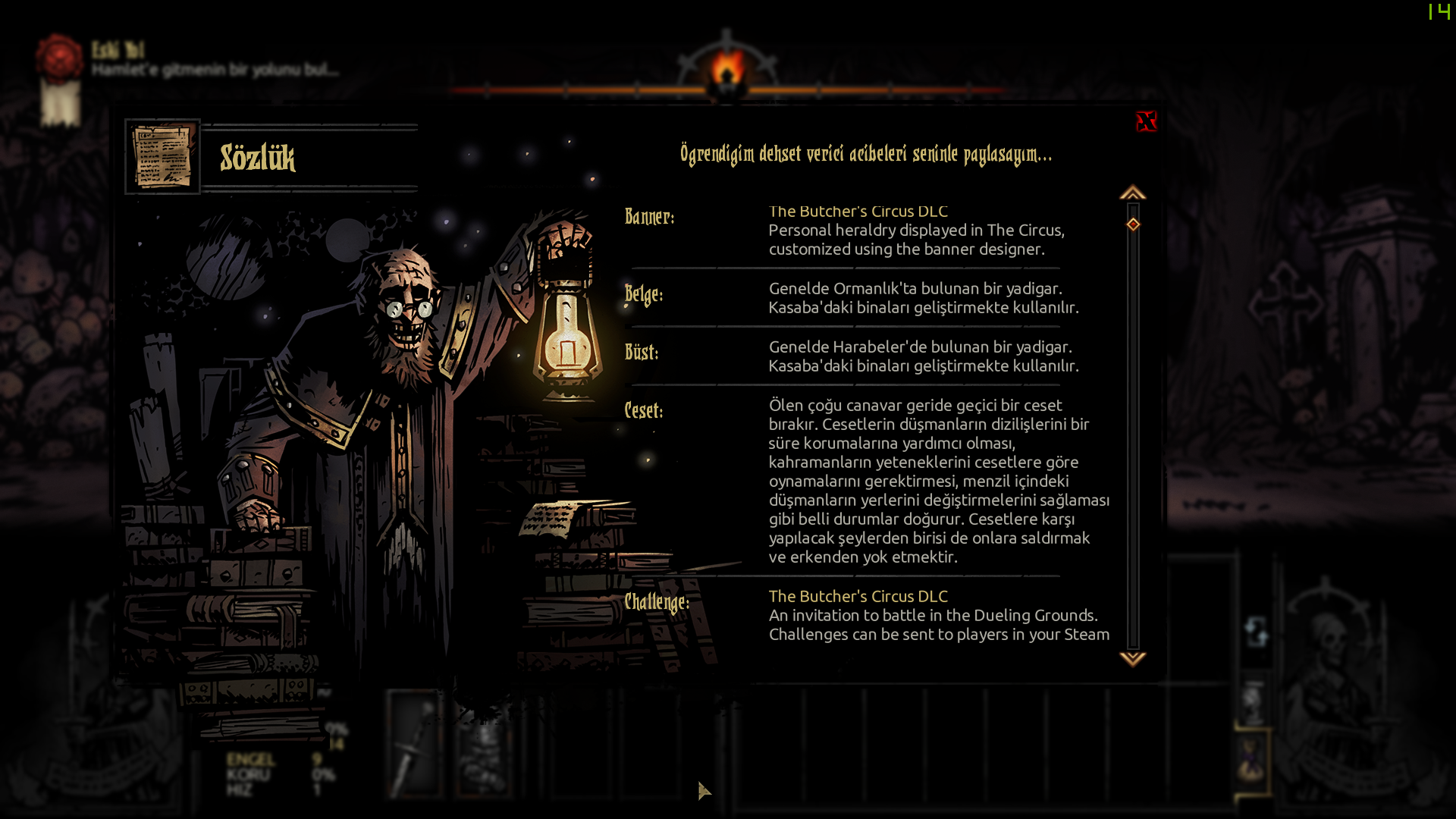Select the Belge glossary entry
The width and height of the screenshot is (1456, 819).
click(x=644, y=294)
